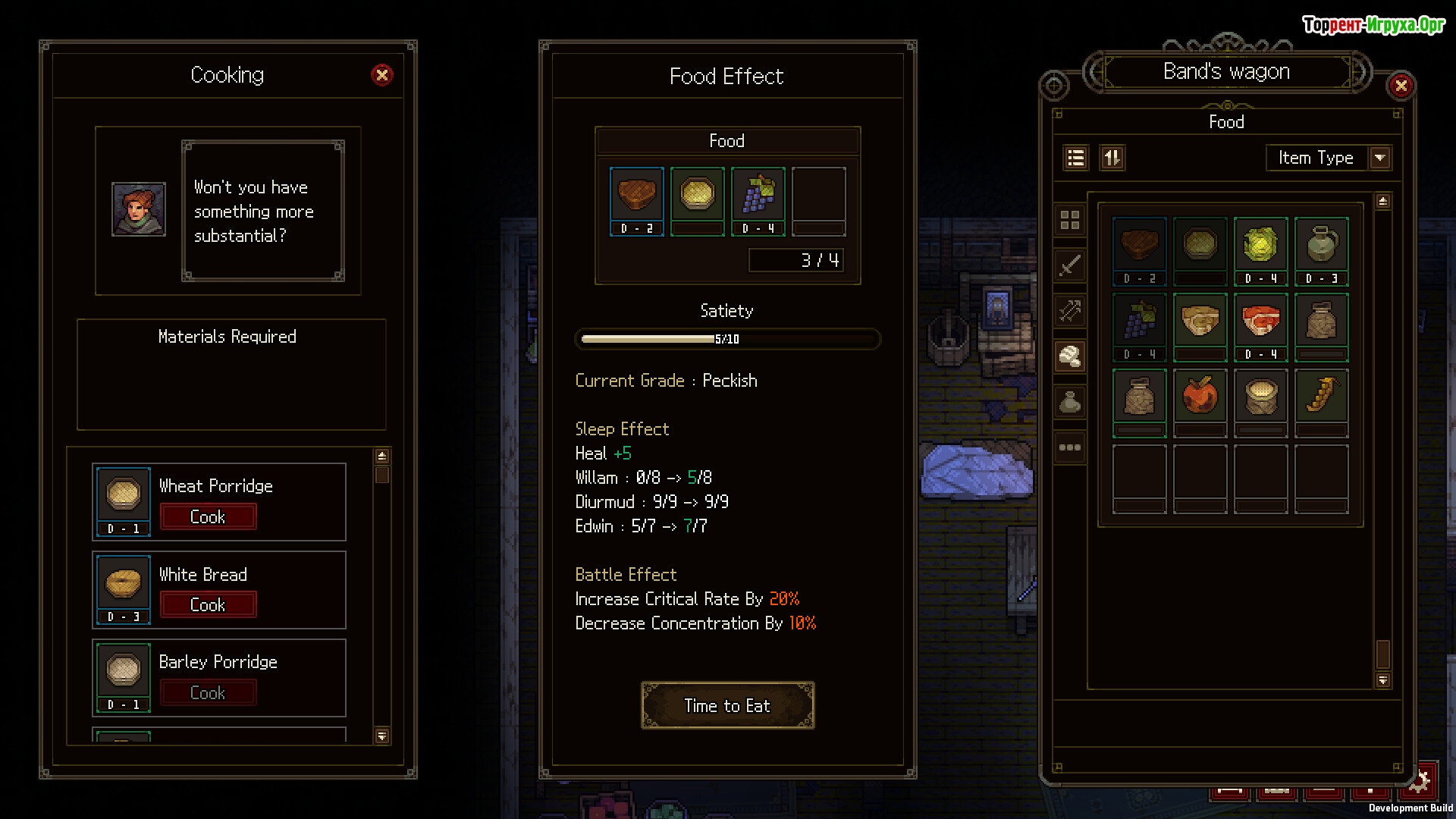Viewport: 1456px width, 819px height.
Task: Click Time to Eat button
Action: click(x=727, y=706)
